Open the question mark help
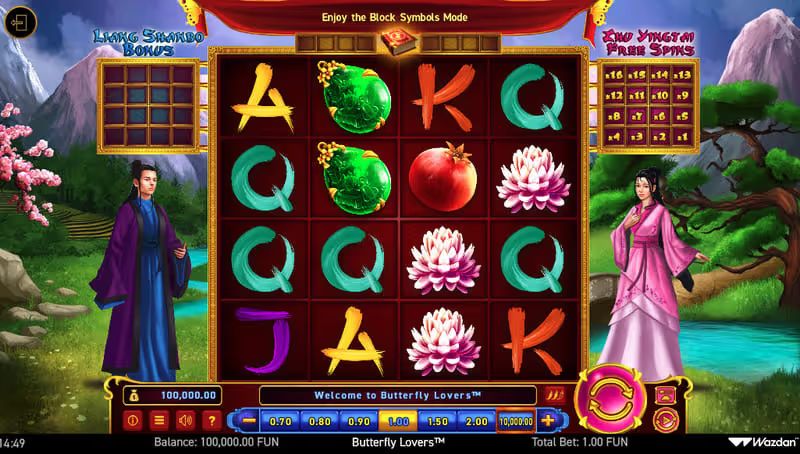800x454 pixels. (211, 420)
